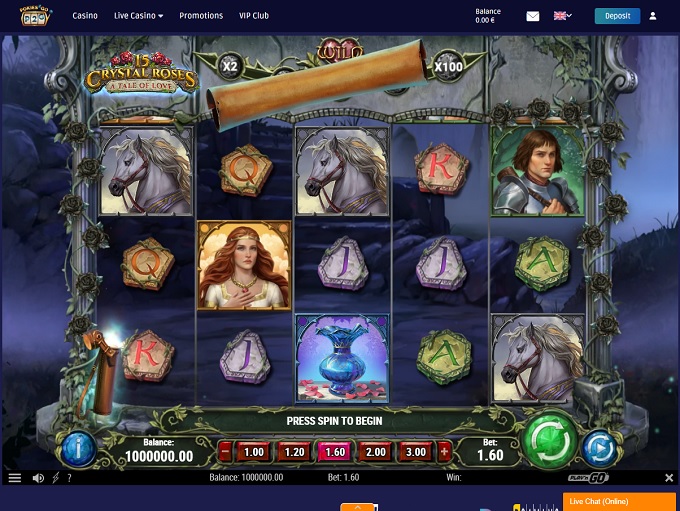Screen dimensions: 680x511
Task: Toggle the lightning fast play option
Action: 55,478
